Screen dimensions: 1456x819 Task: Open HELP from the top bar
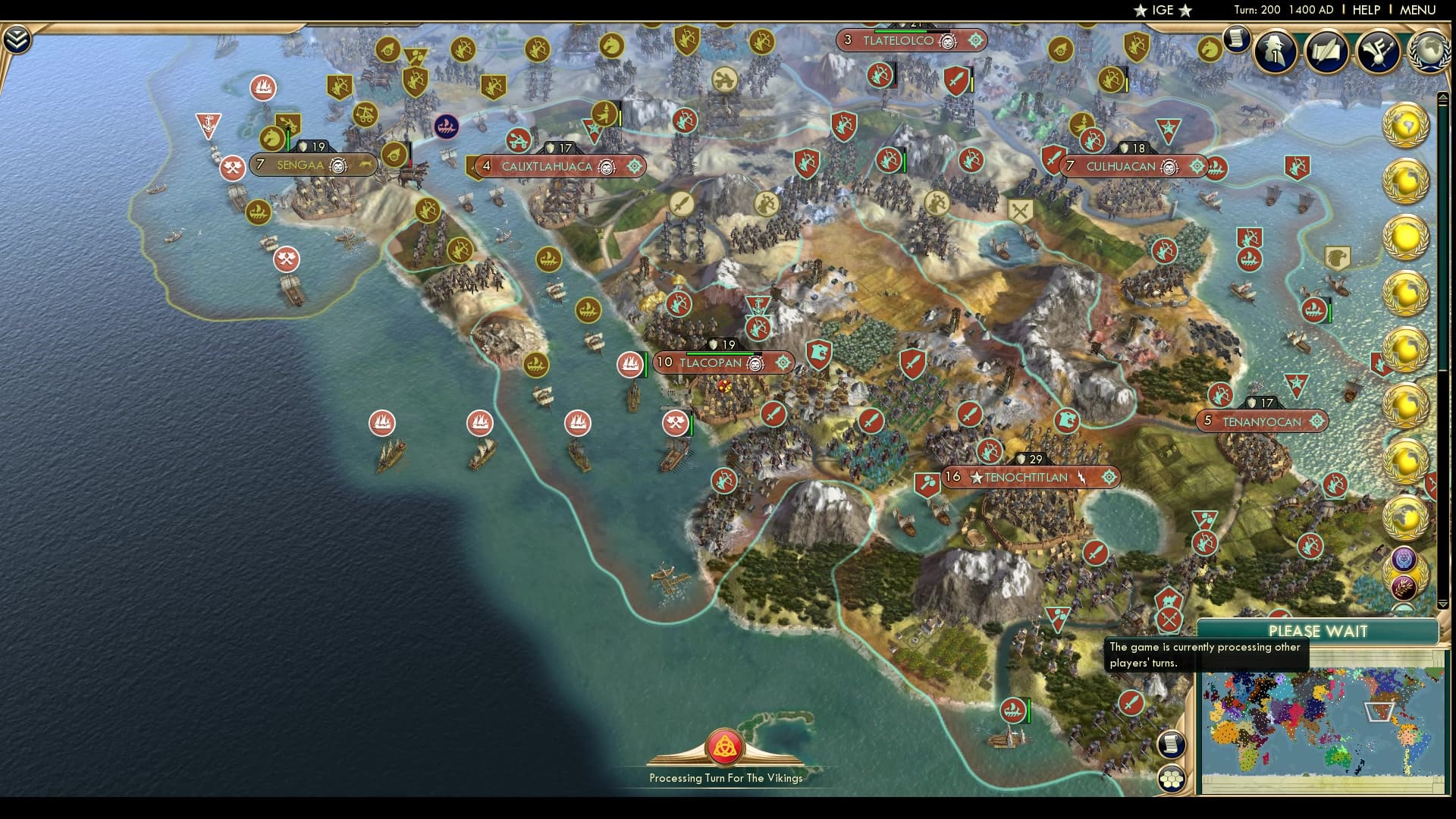(x=1366, y=11)
